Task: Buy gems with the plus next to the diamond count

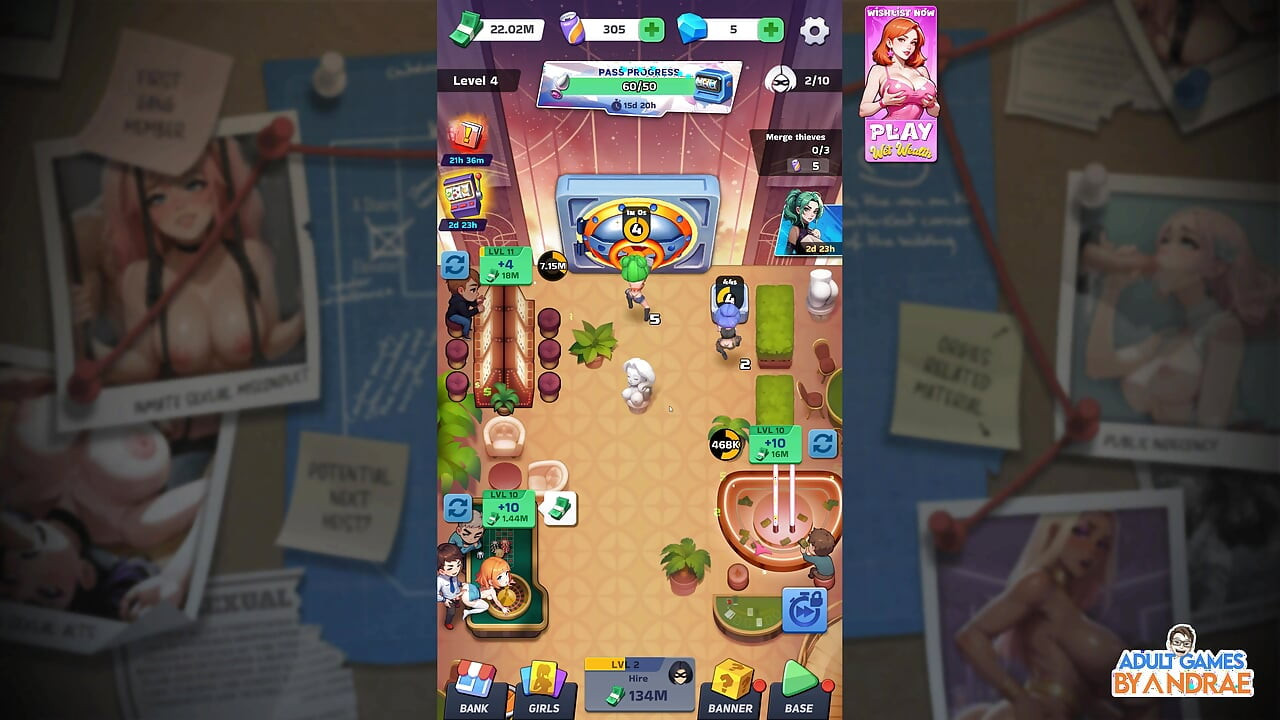Action: (x=768, y=29)
